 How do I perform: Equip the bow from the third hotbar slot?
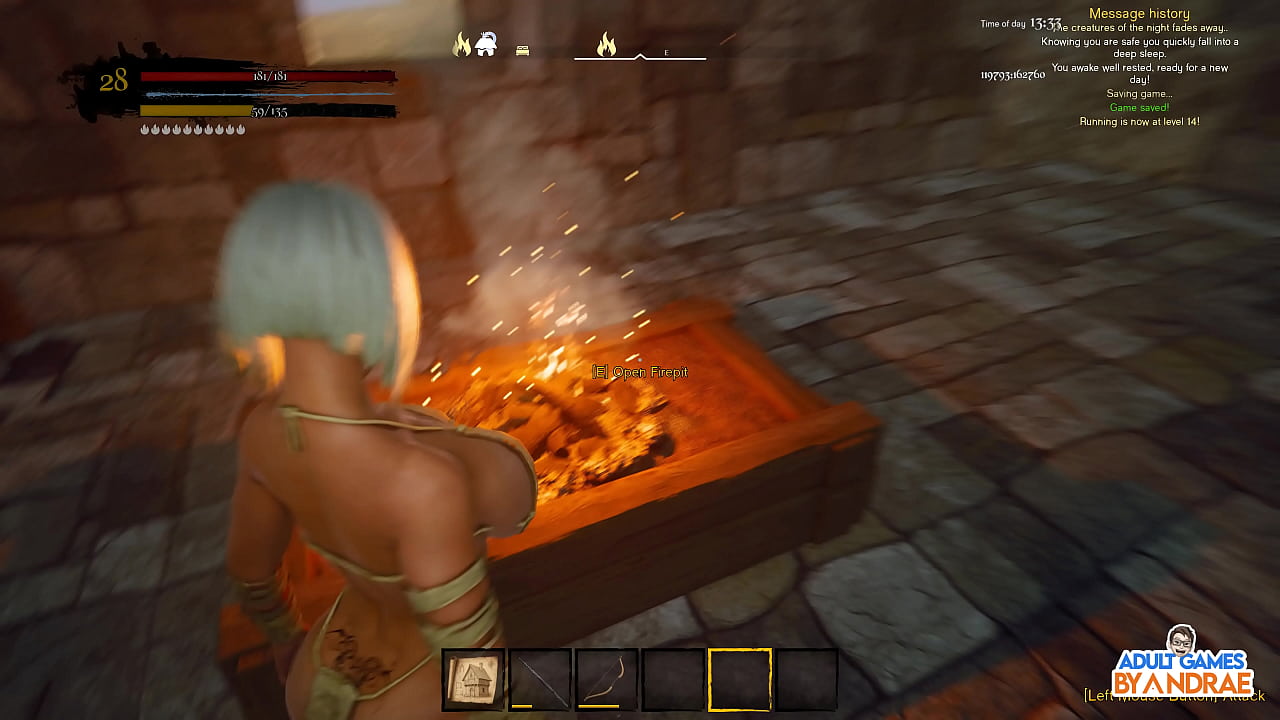click(x=606, y=677)
